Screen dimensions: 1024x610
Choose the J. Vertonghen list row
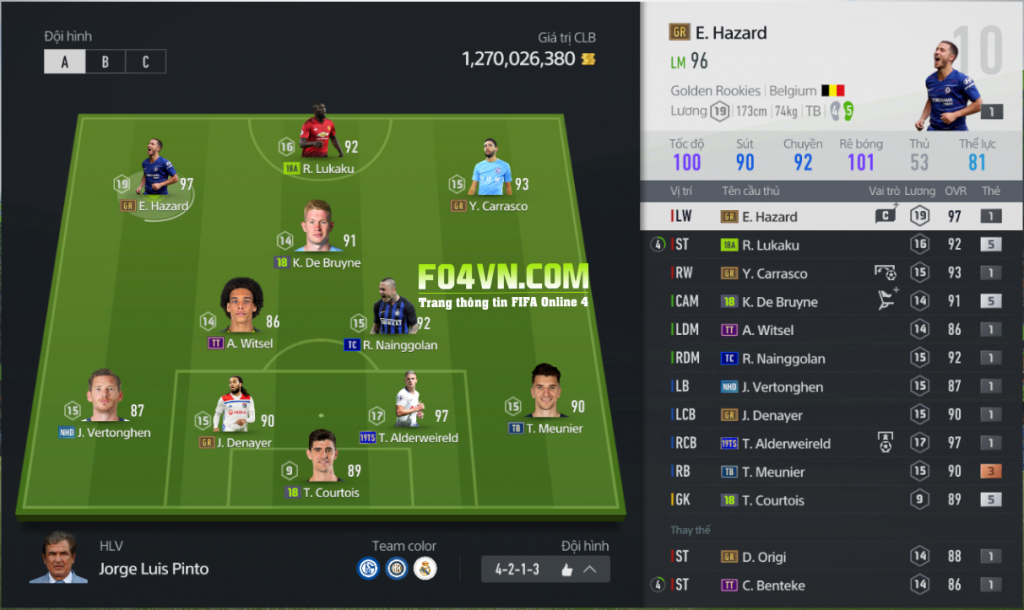coord(832,387)
